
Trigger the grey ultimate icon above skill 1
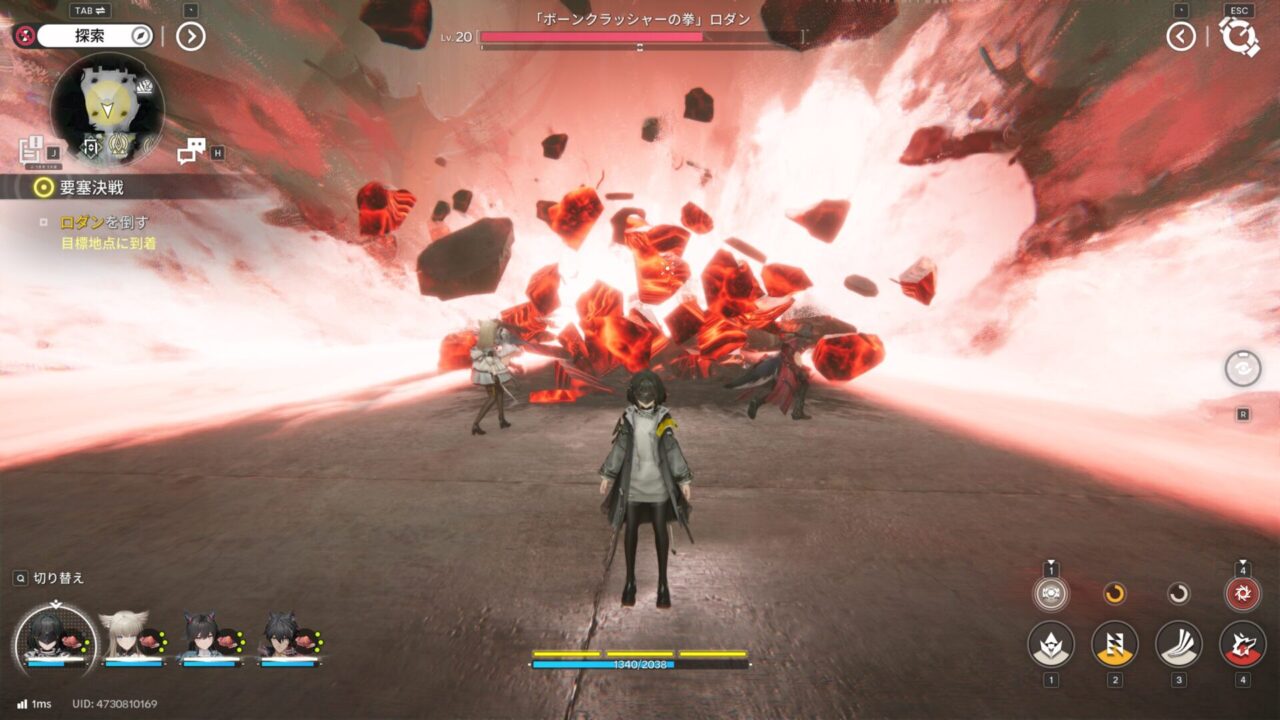point(1051,594)
